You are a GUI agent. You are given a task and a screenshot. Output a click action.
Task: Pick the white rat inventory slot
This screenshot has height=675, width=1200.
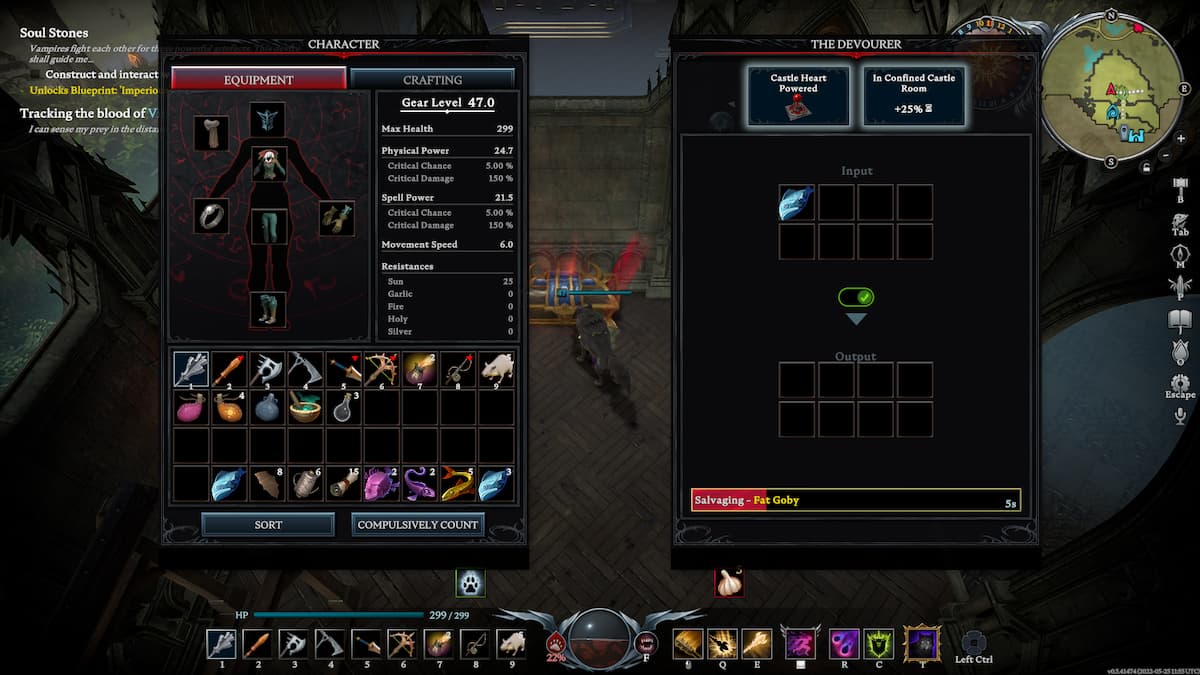(496, 369)
